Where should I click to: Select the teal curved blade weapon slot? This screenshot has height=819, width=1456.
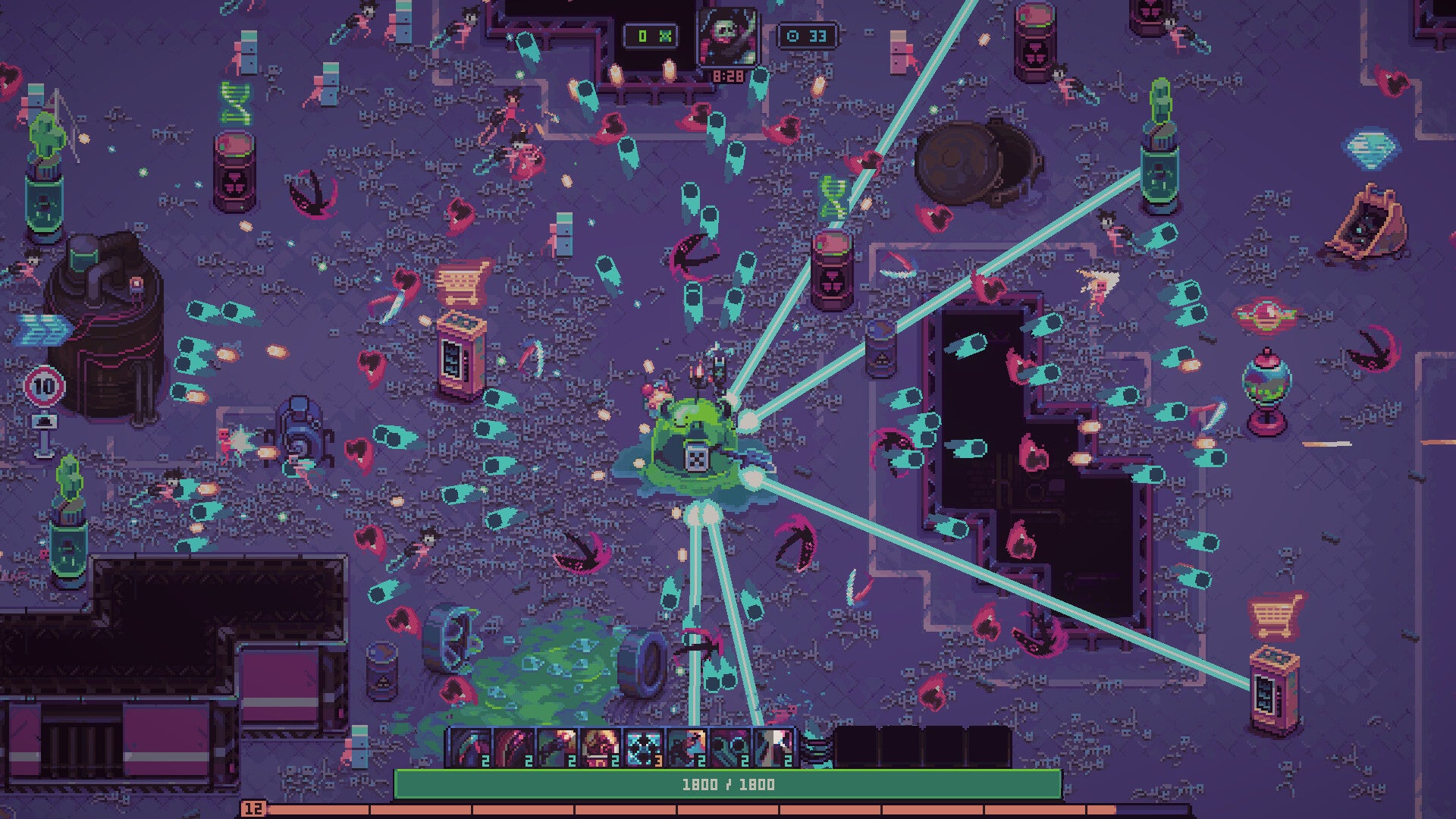[469, 747]
